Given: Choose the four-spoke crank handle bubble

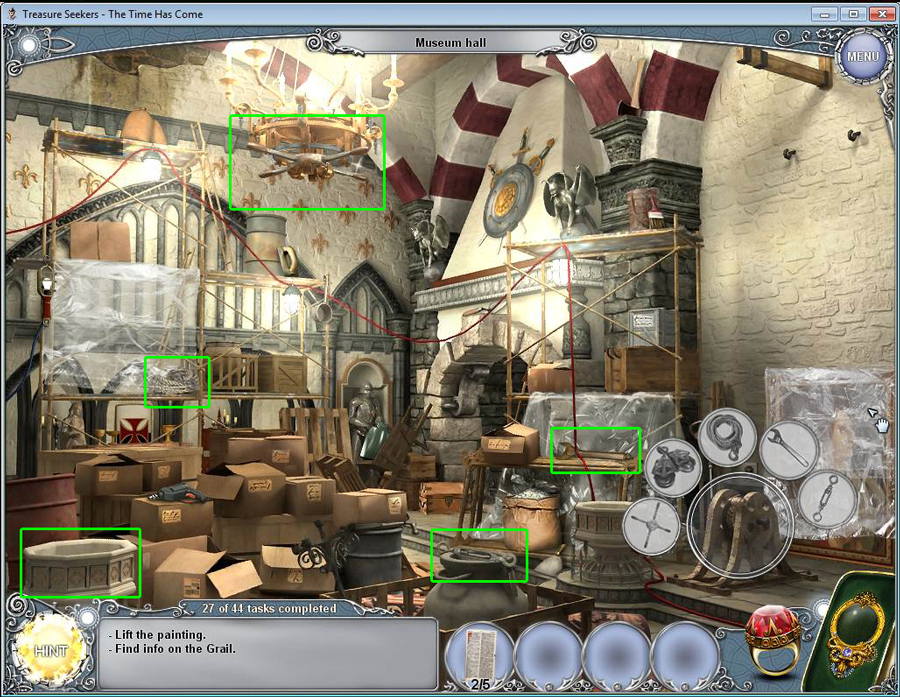Looking at the screenshot, I should pos(651,524).
